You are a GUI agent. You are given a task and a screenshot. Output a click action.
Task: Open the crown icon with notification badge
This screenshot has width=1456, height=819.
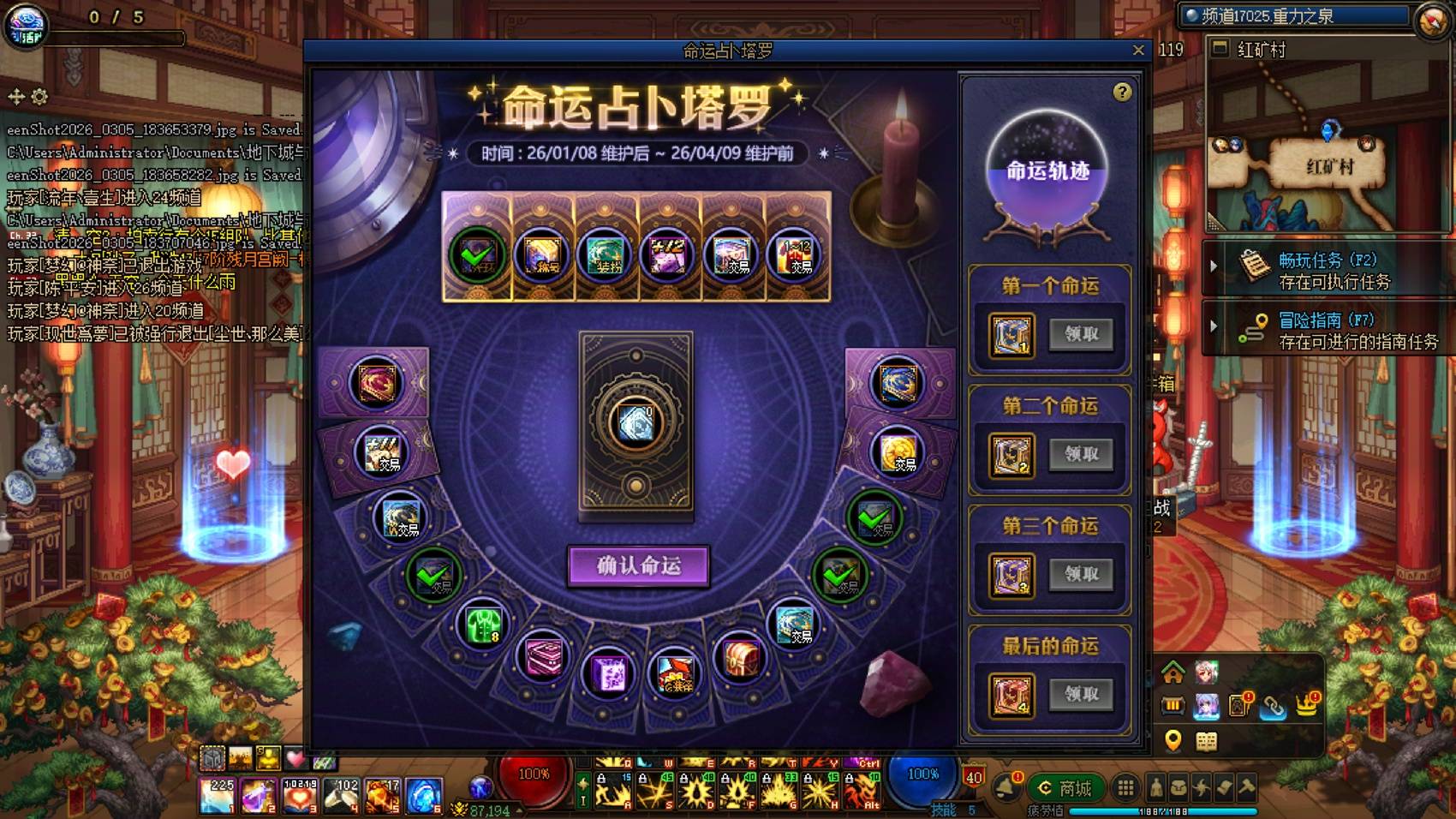(1307, 704)
